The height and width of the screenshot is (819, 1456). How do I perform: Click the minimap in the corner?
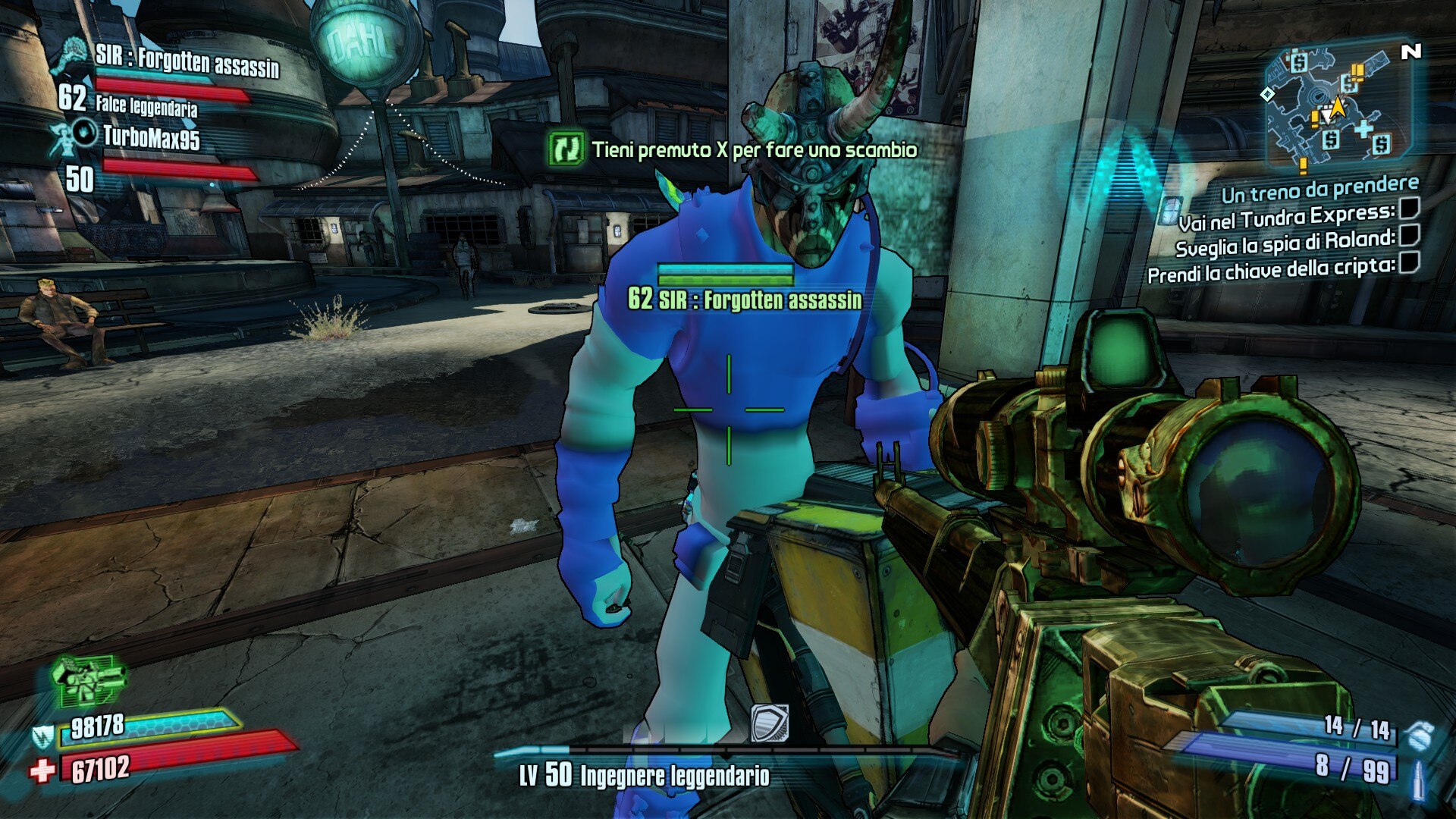(x=1336, y=106)
